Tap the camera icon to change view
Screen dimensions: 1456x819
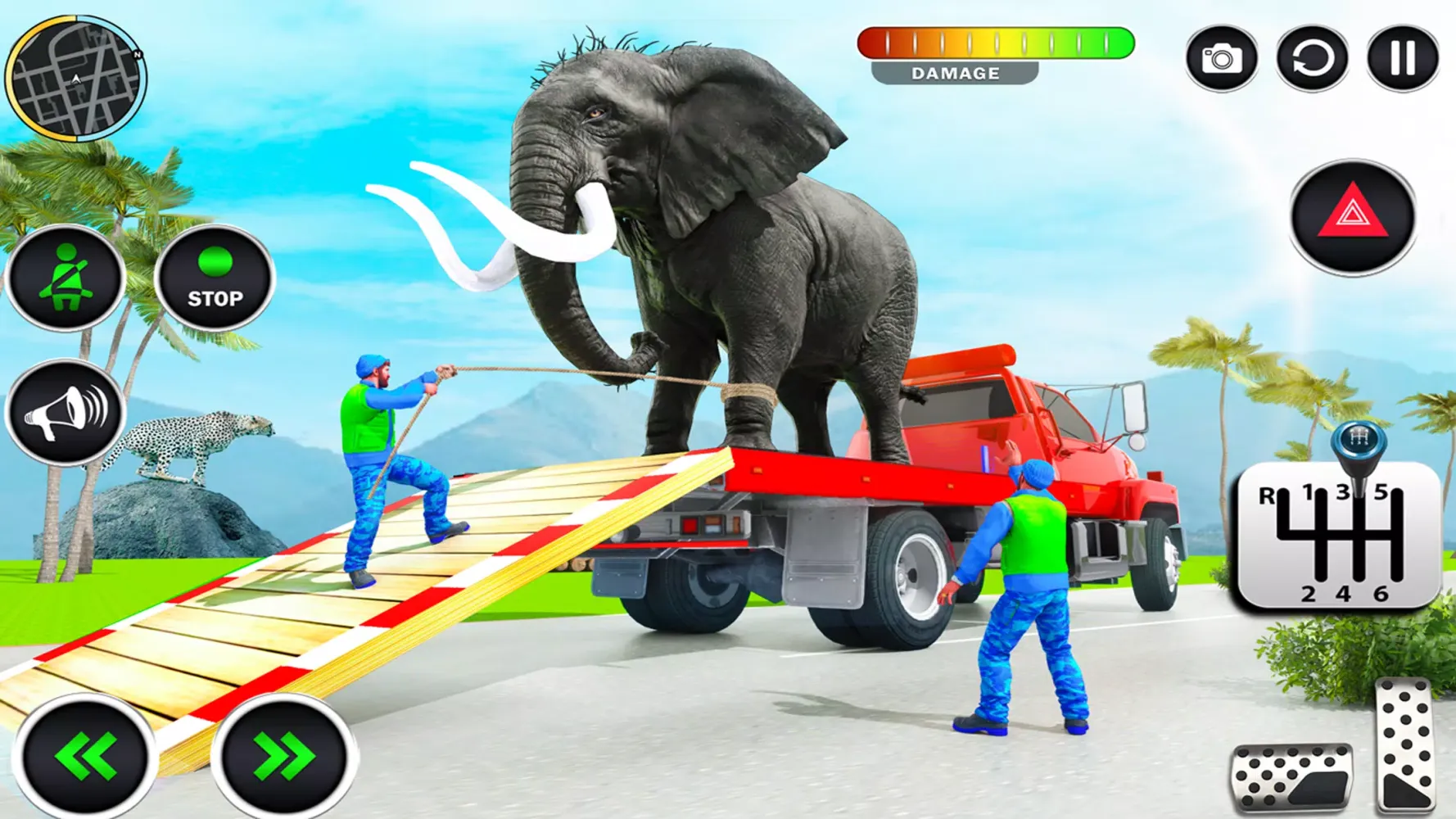coord(1221,59)
